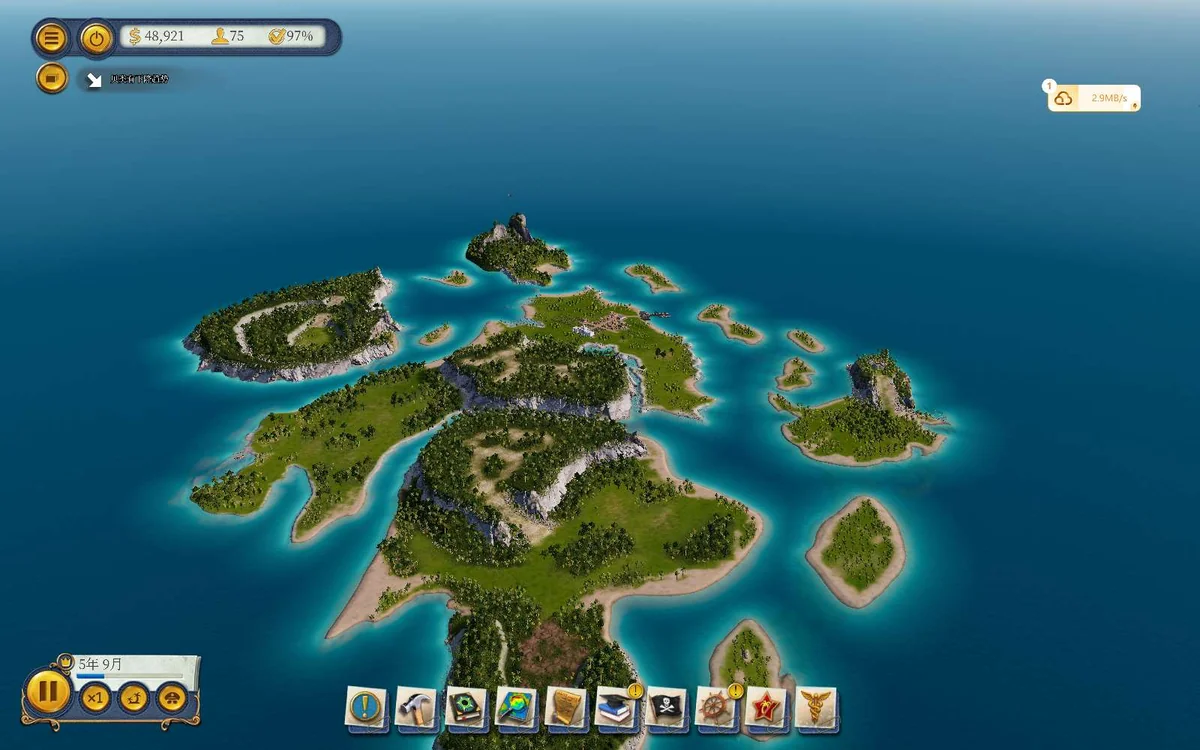Open the ship wheel trade menu

coord(716,707)
